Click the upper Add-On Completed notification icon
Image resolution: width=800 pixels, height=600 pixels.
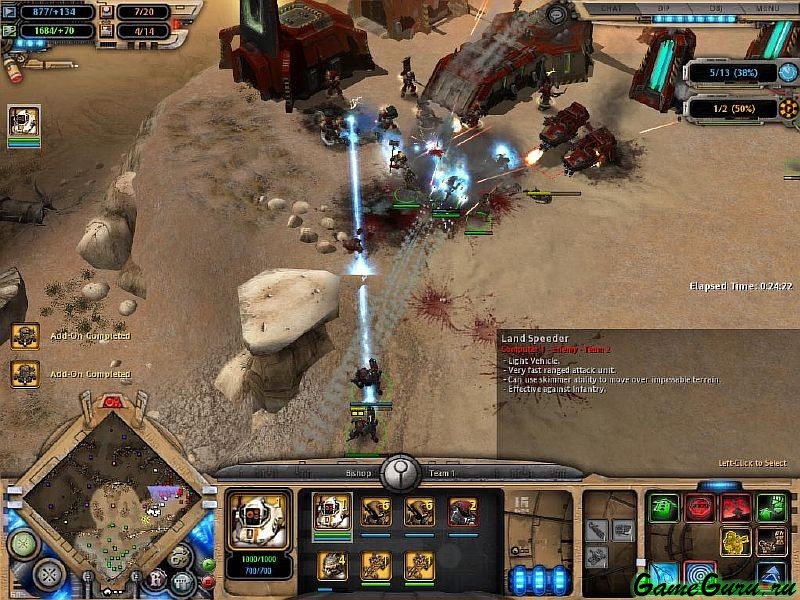(25, 336)
